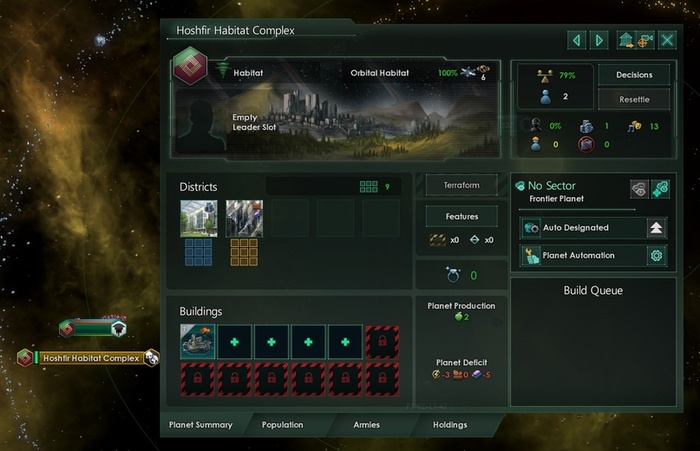The height and width of the screenshot is (451, 700).
Task: Switch to the Population tab
Action: [282, 425]
